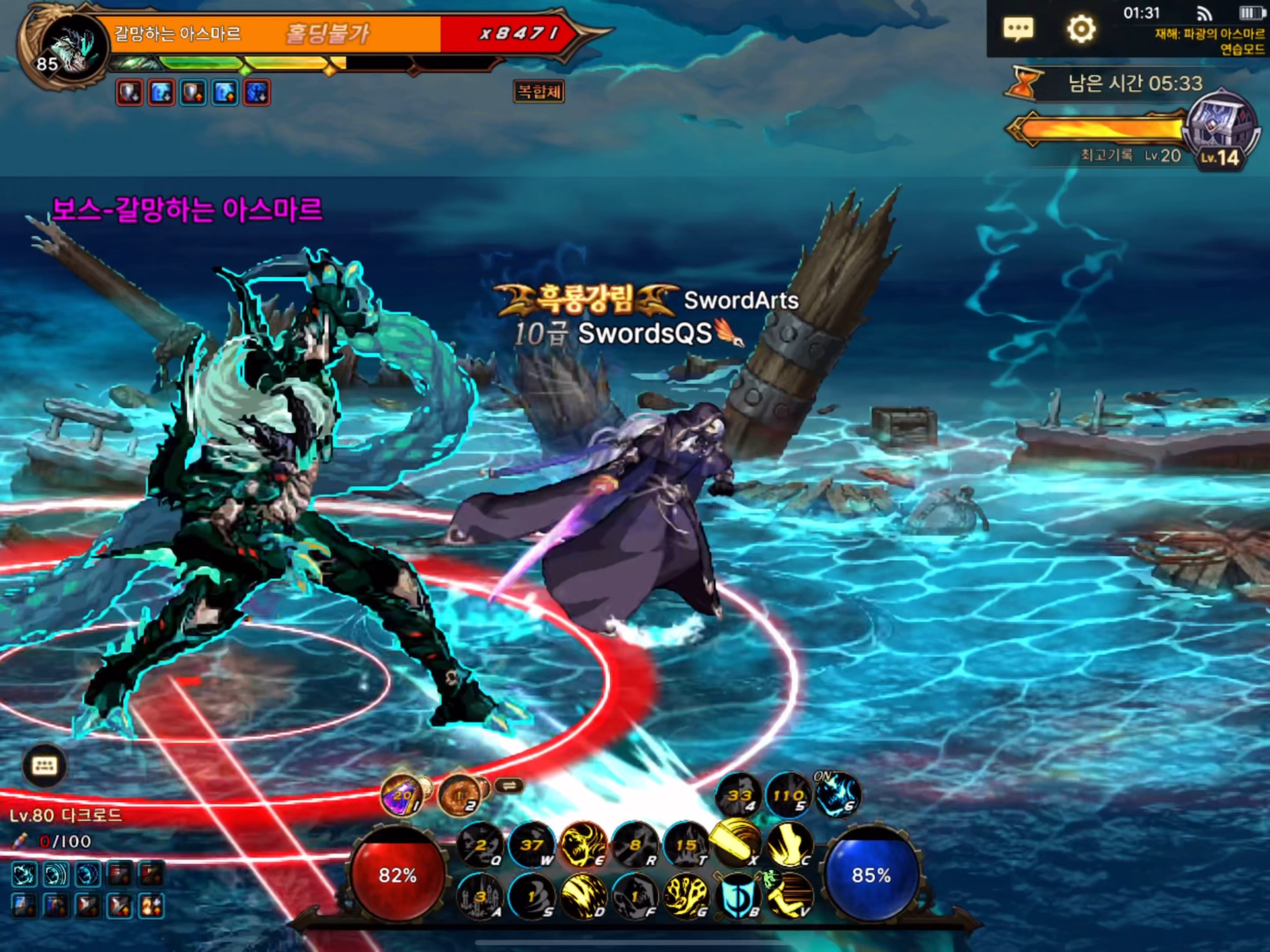The width and height of the screenshot is (1270, 952).
Task: Activate the blue shield skill on B
Action: click(x=738, y=895)
